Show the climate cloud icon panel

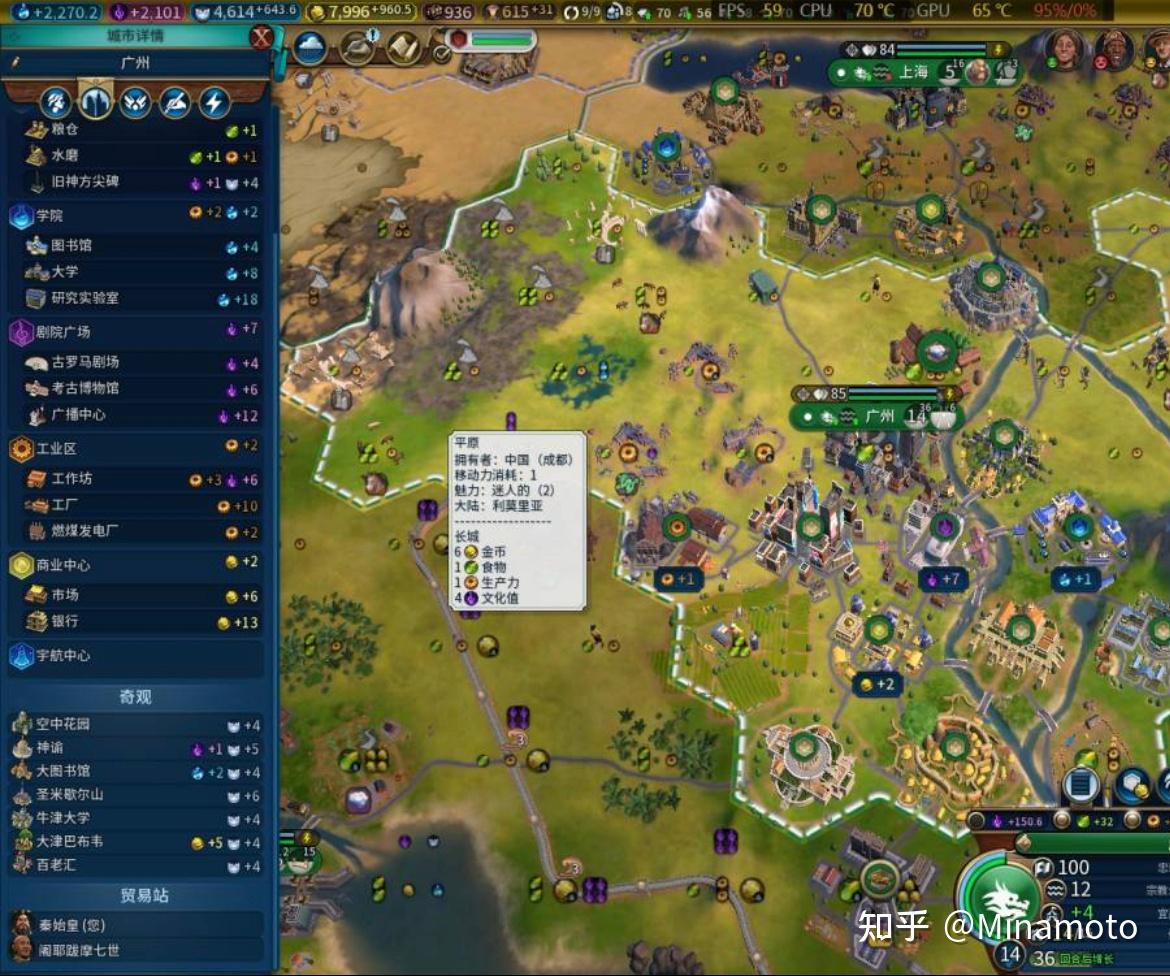click(x=310, y=48)
